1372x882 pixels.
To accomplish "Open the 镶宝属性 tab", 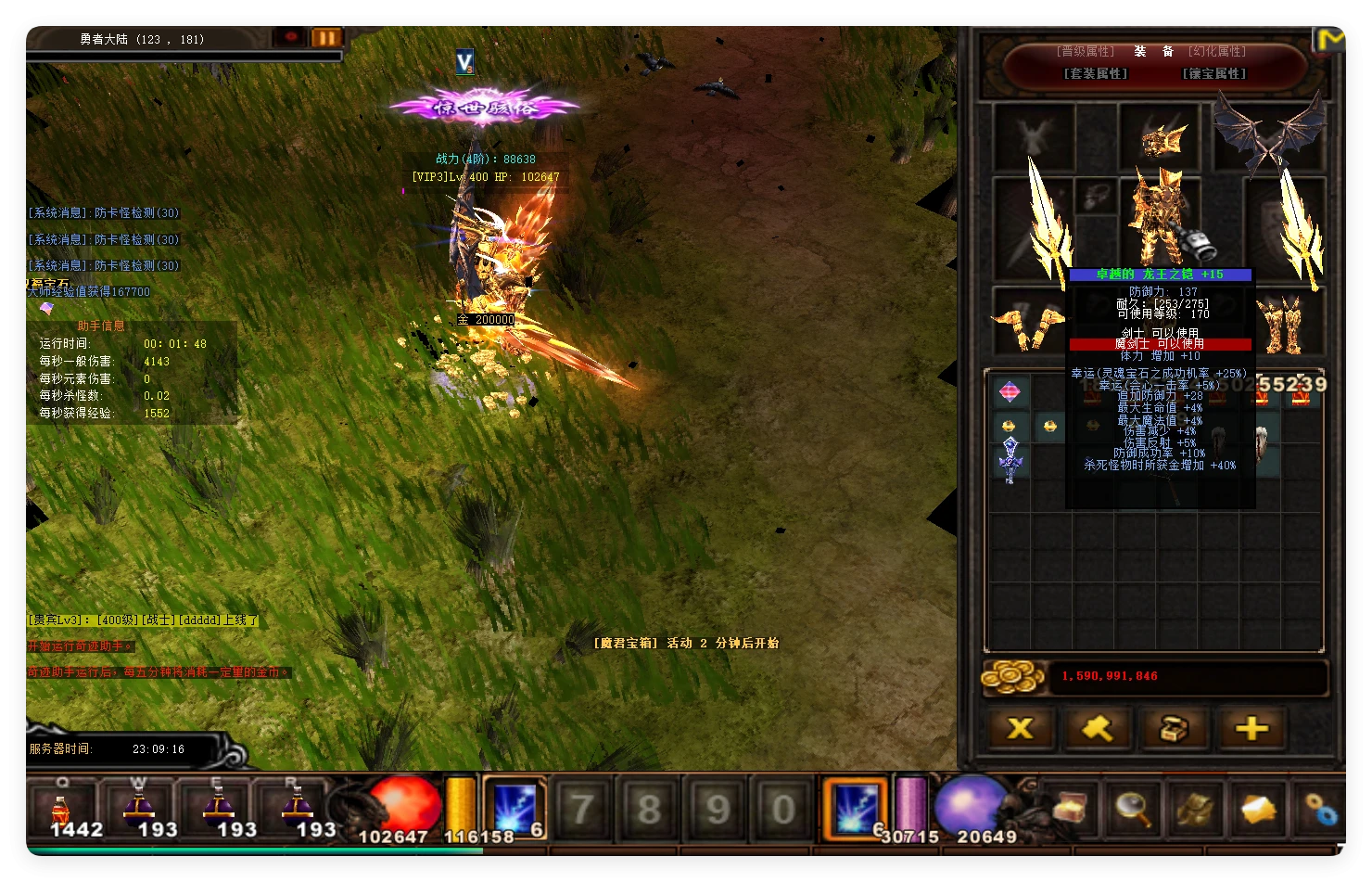I will [1214, 73].
